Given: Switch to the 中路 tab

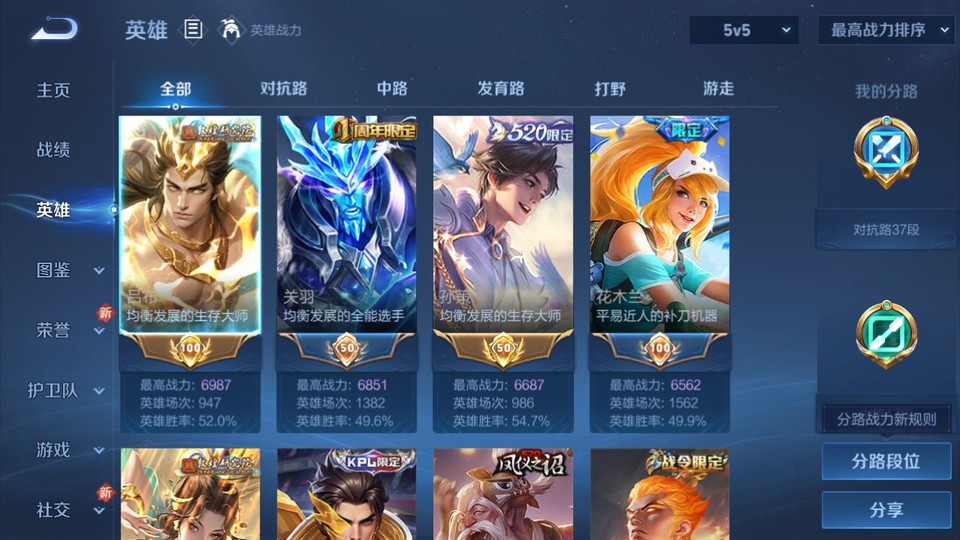Looking at the screenshot, I should (x=392, y=88).
